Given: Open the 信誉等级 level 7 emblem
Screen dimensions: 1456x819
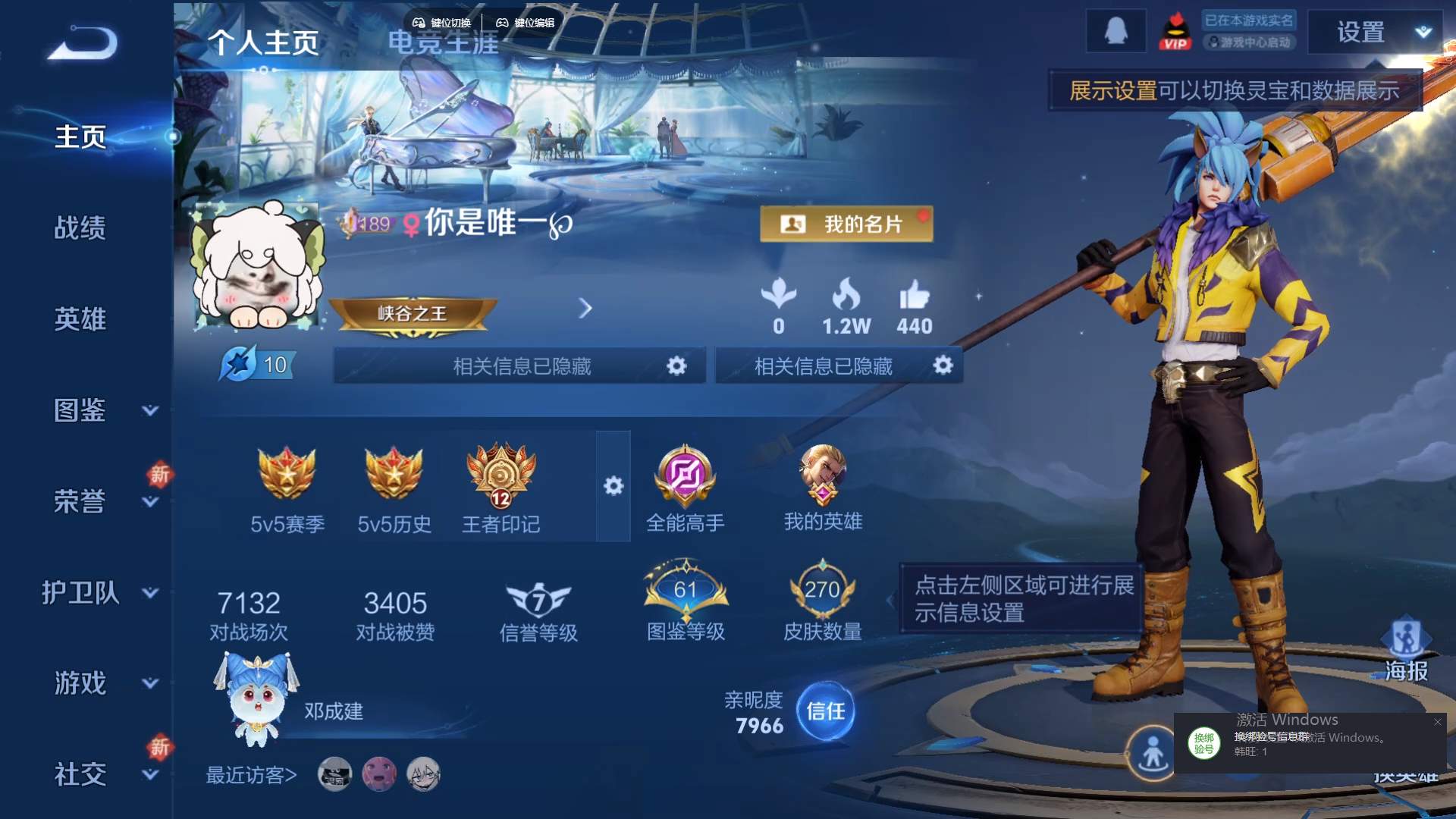Looking at the screenshot, I should pos(539,599).
